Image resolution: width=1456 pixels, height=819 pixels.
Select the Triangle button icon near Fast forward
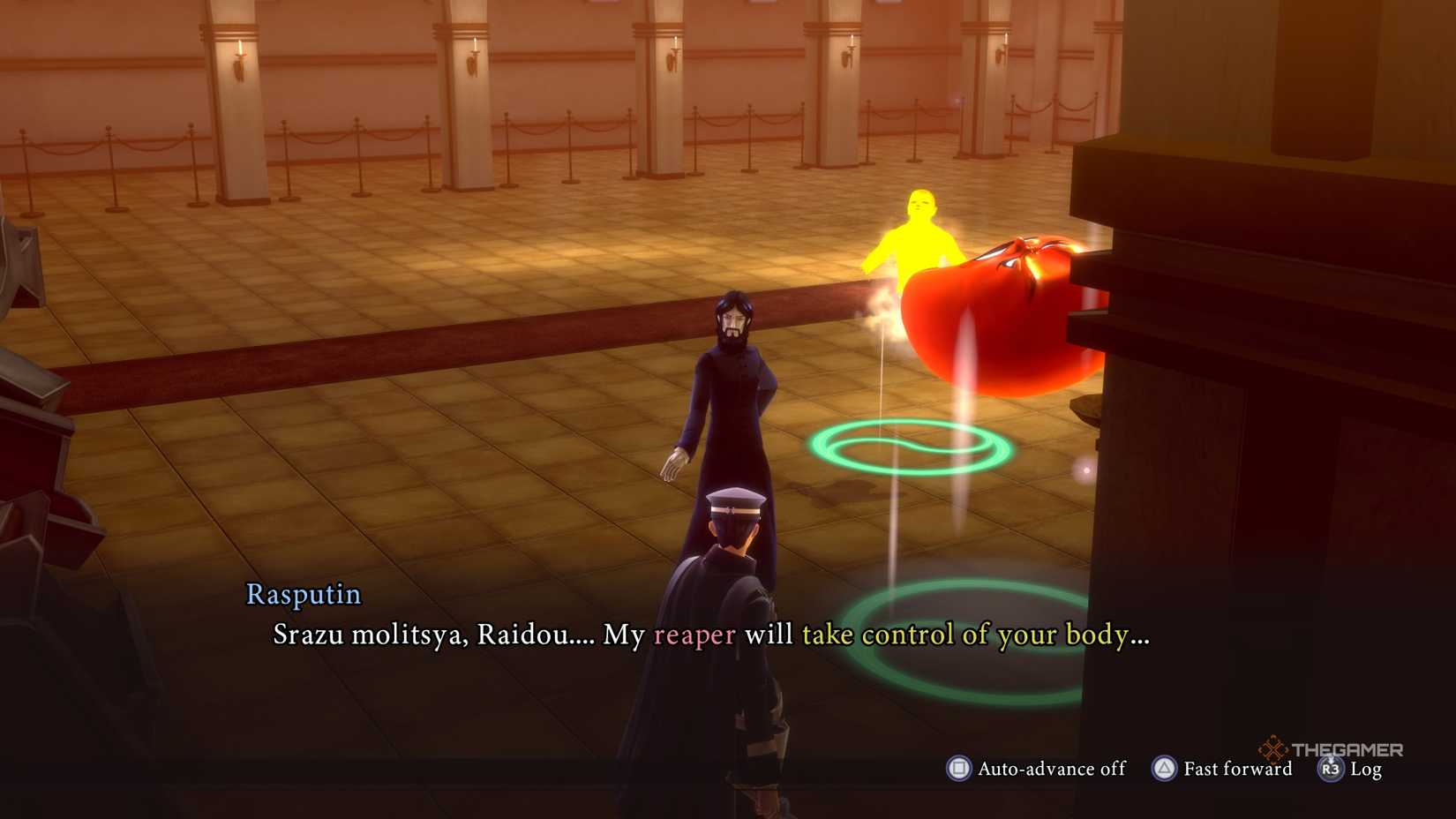(1163, 769)
